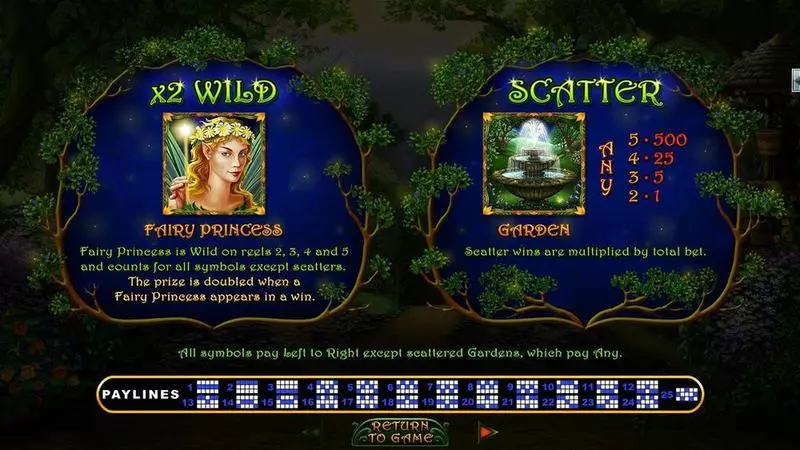Viewport: 800px width, 450px height.
Task: Go to the next paytable page arrow
Action: pyautogui.click(x=488, y=432)
